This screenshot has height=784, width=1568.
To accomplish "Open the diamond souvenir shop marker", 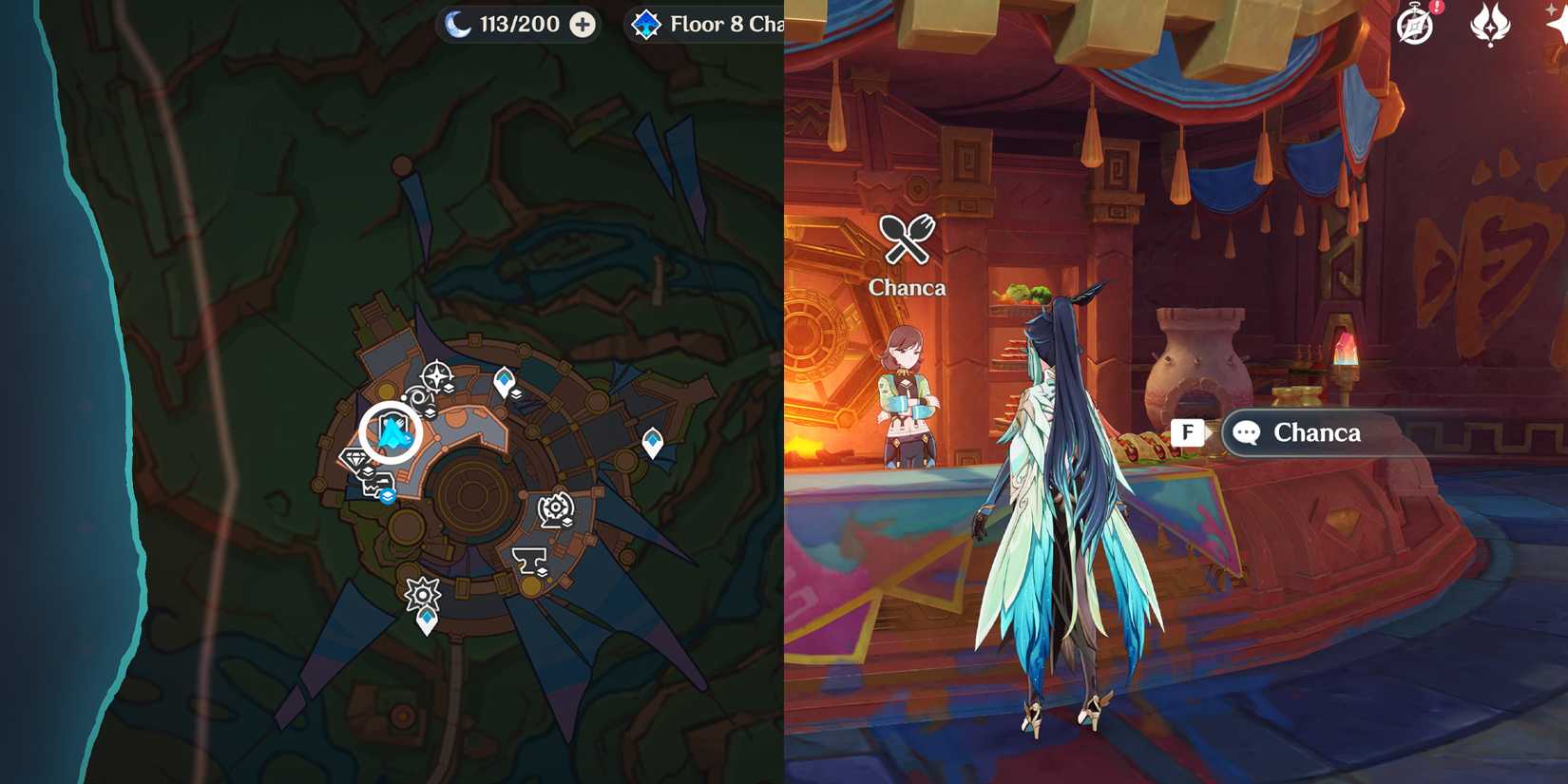I will [x=356, y=457].
